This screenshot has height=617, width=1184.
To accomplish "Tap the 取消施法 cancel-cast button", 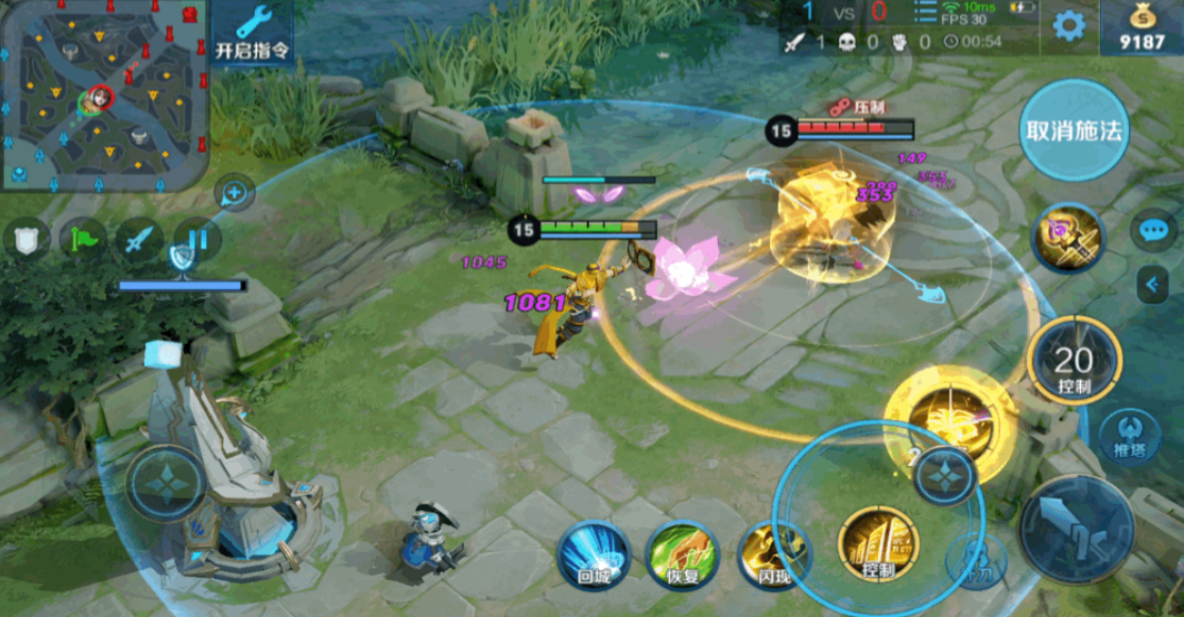I will (1075, 131).
